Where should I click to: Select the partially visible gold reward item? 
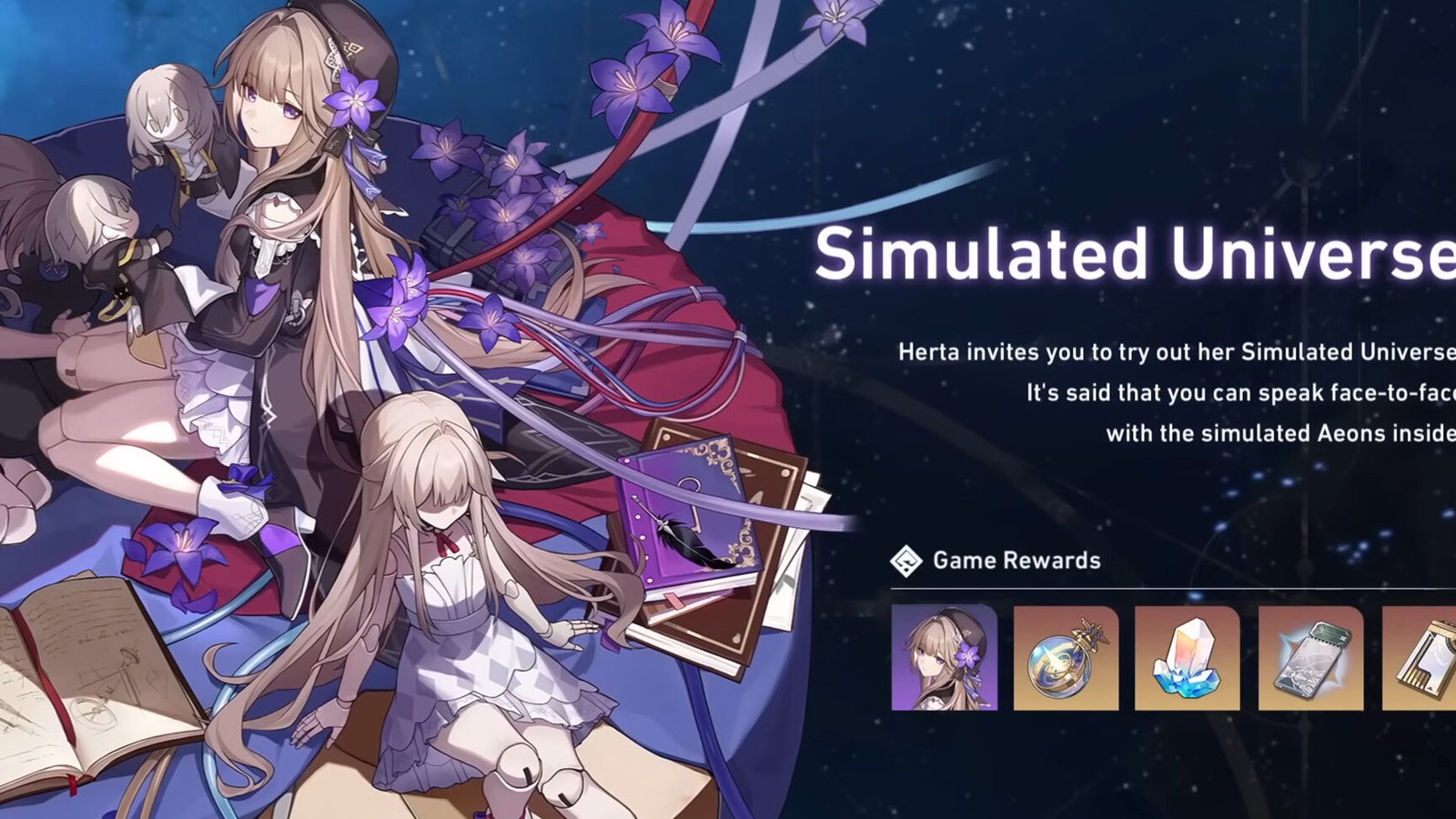(1421, 657)
